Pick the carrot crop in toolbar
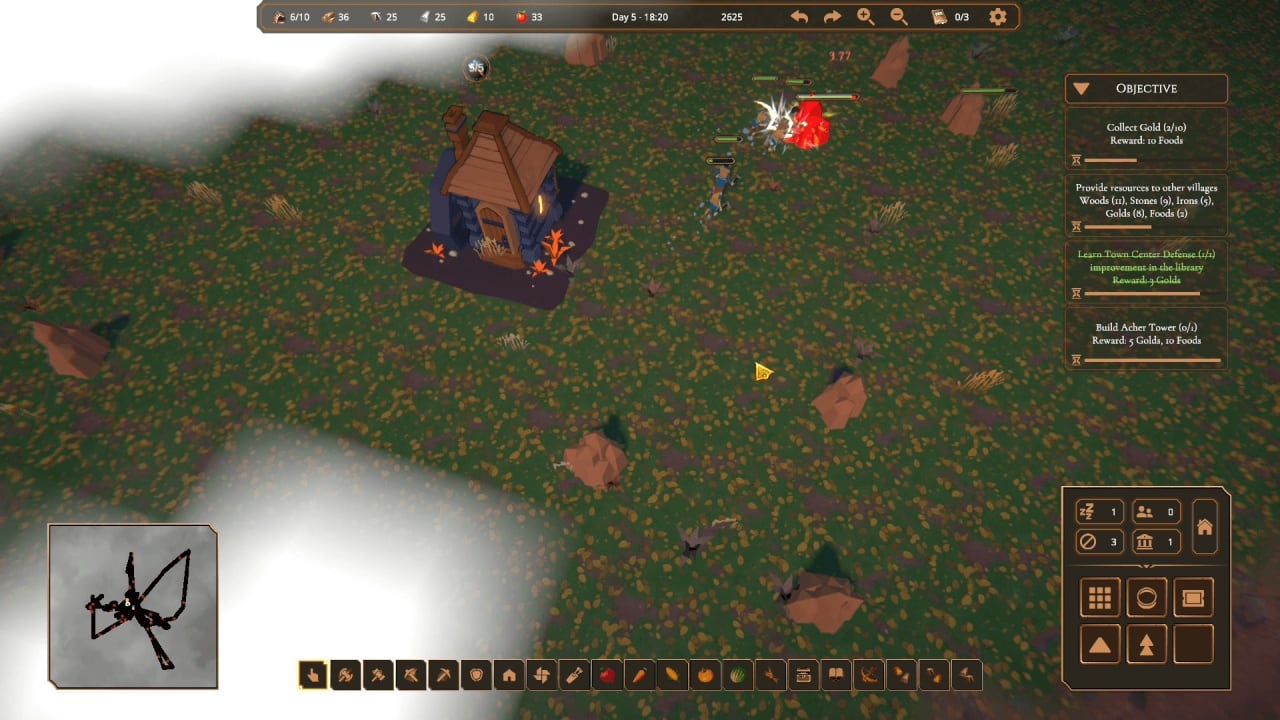 click(x=640, y=676)
